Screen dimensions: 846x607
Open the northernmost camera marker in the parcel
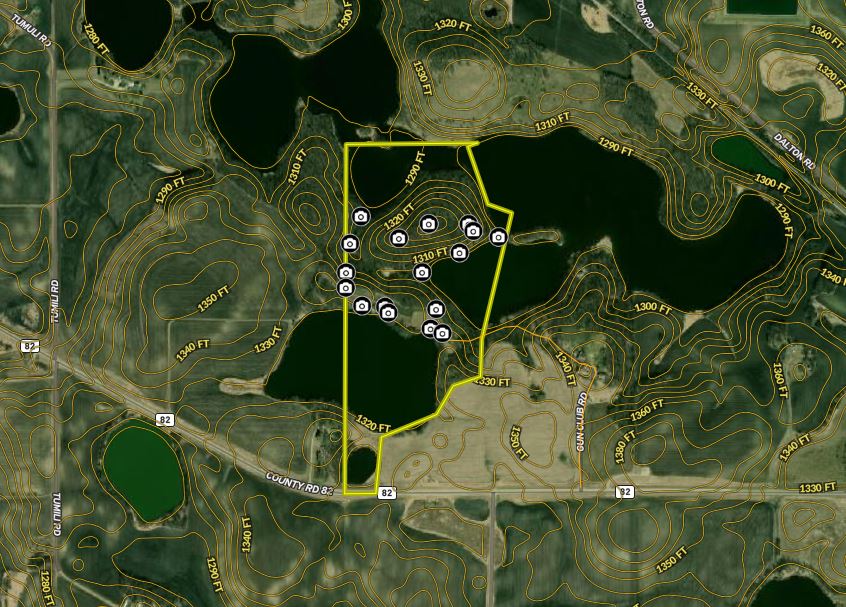tap(361, 216)
